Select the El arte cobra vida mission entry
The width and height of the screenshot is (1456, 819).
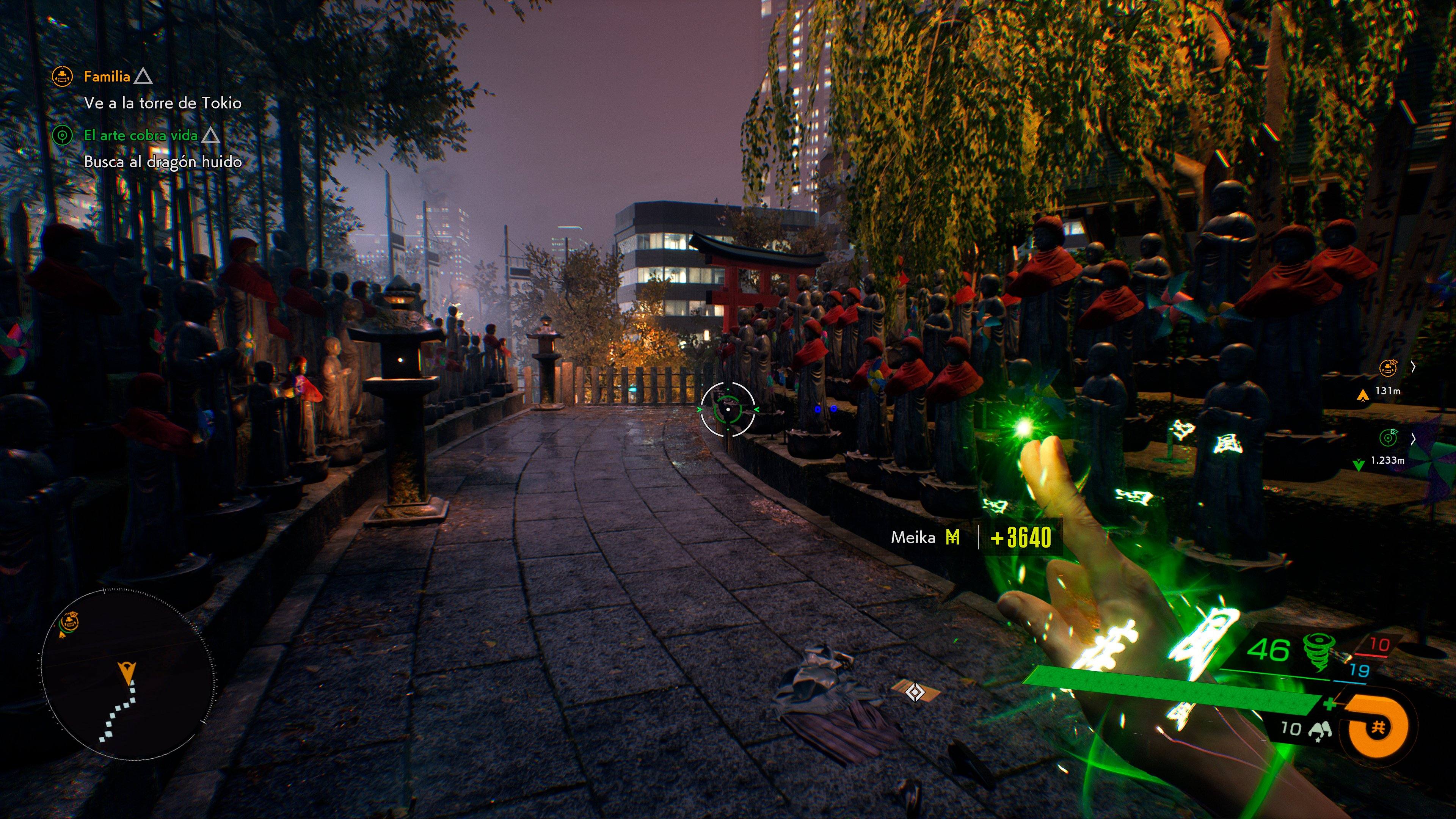(141, 136)
